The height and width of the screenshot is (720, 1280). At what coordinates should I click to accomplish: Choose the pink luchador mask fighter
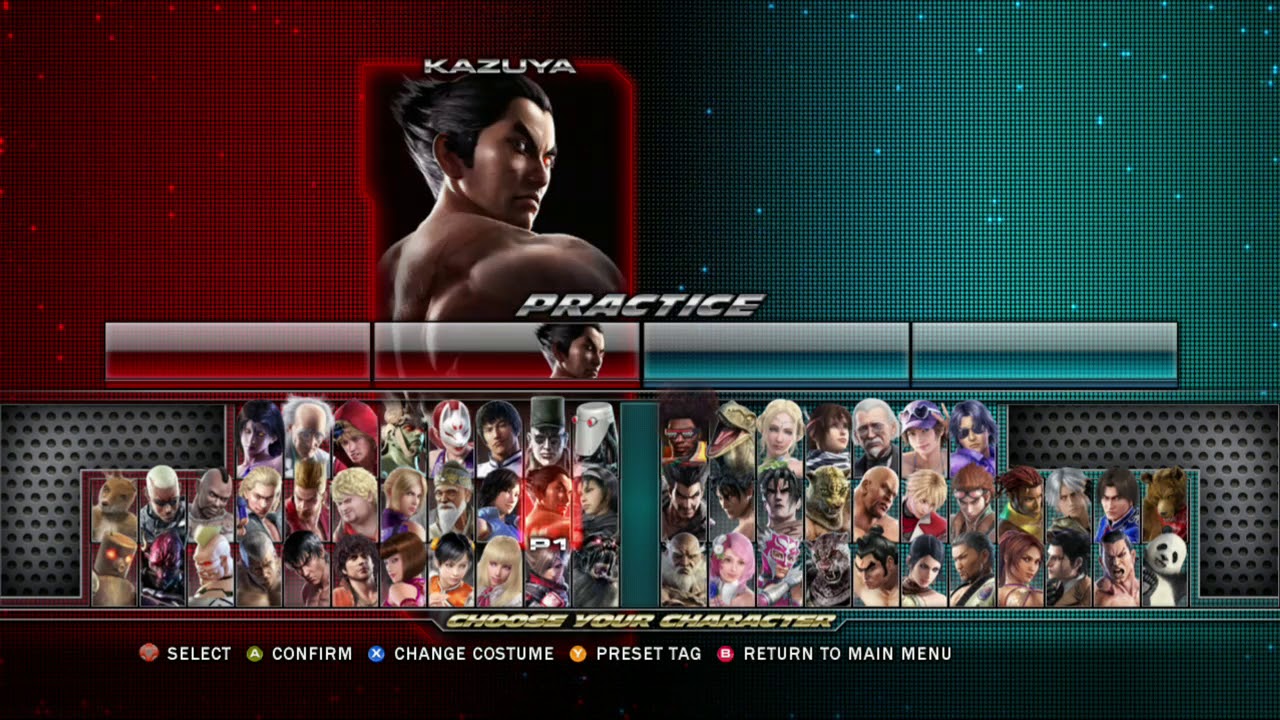tap(781, 568)
